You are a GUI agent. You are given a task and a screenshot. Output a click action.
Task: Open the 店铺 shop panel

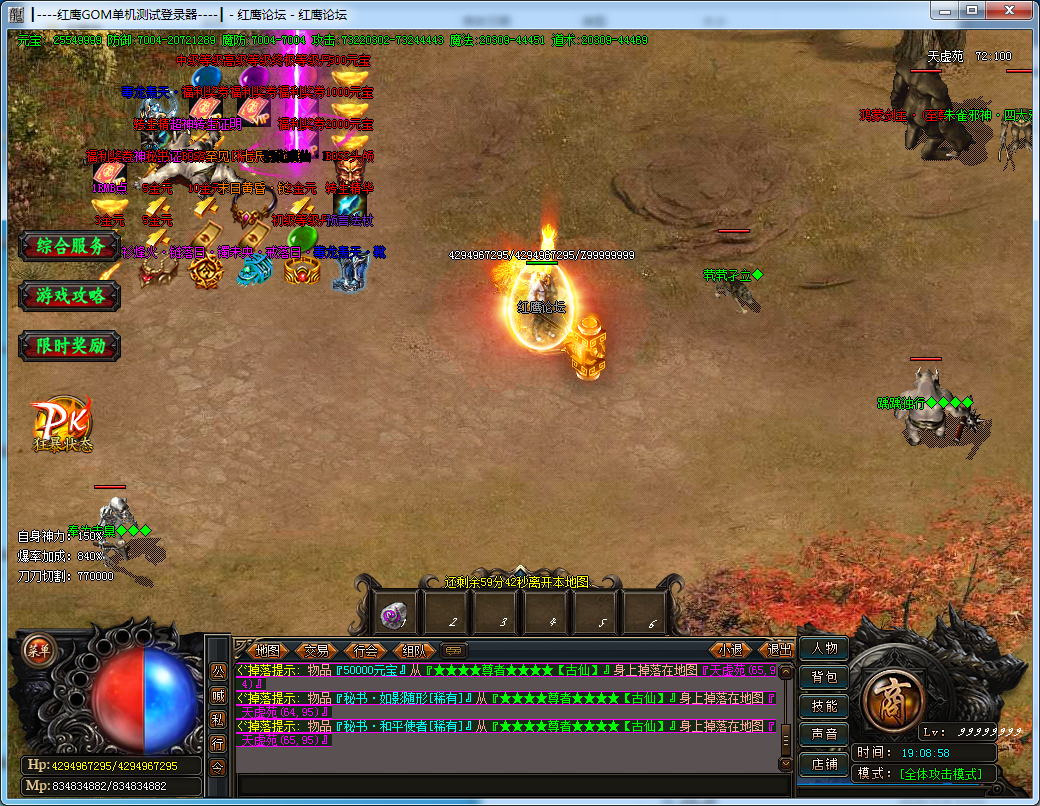[824, 764]
